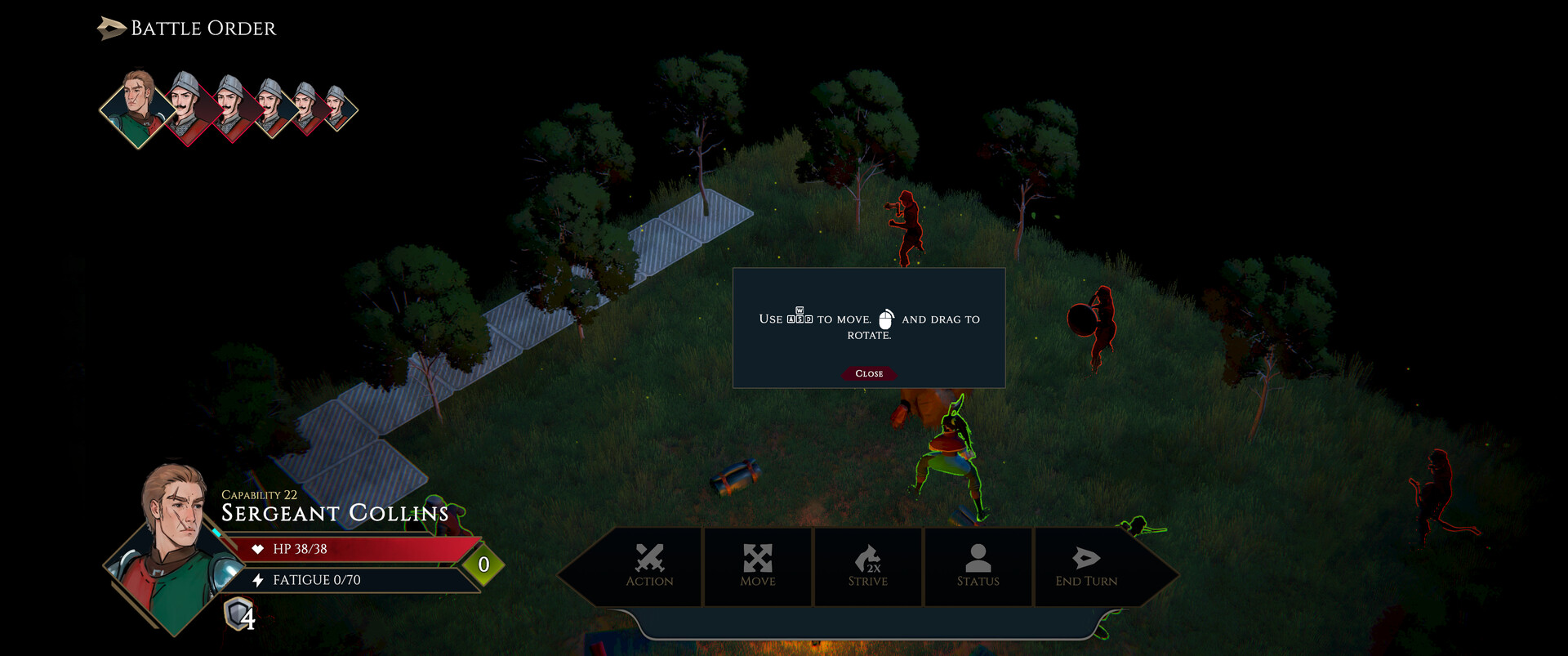The width and height of the screenshot is (1568, 656).
Task: Close the movement tutorial popup
Action: tap(869, 373)
